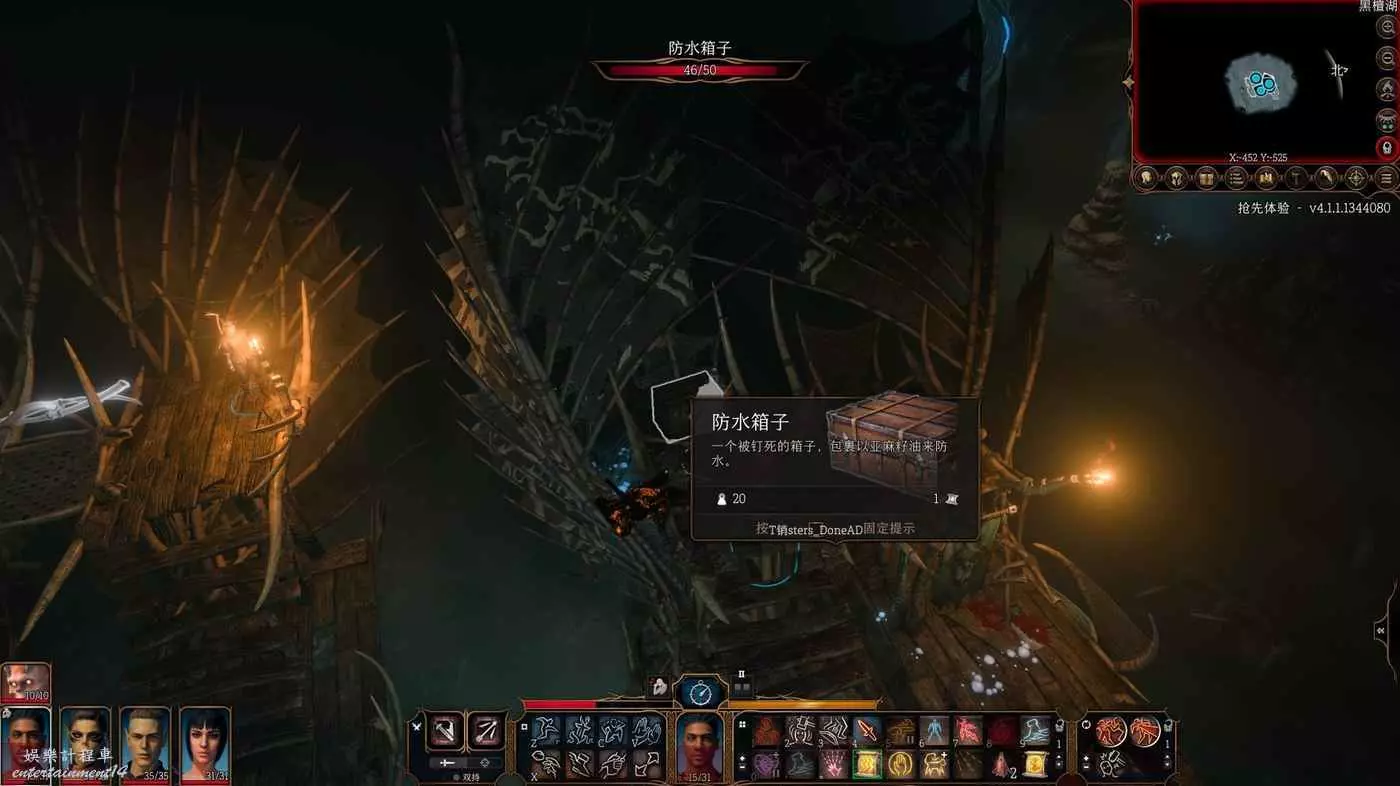
Task: Activate the highlighted yellow scroll slot
Action: point(867,764)
